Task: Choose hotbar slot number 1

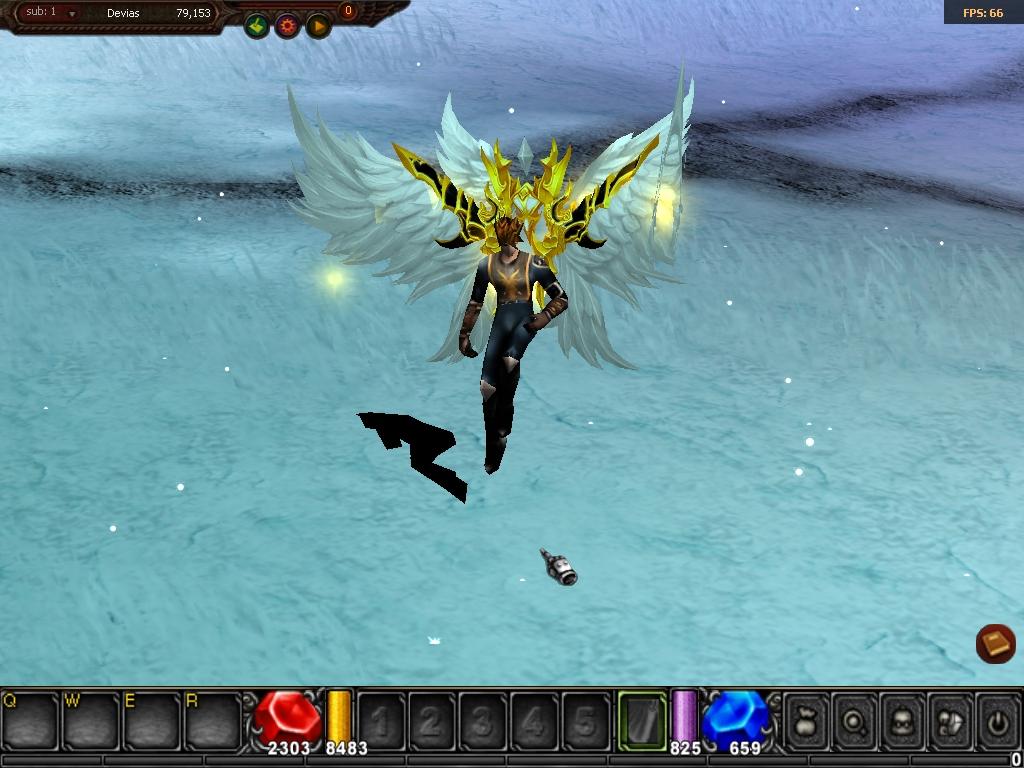Action: [381, 721]
